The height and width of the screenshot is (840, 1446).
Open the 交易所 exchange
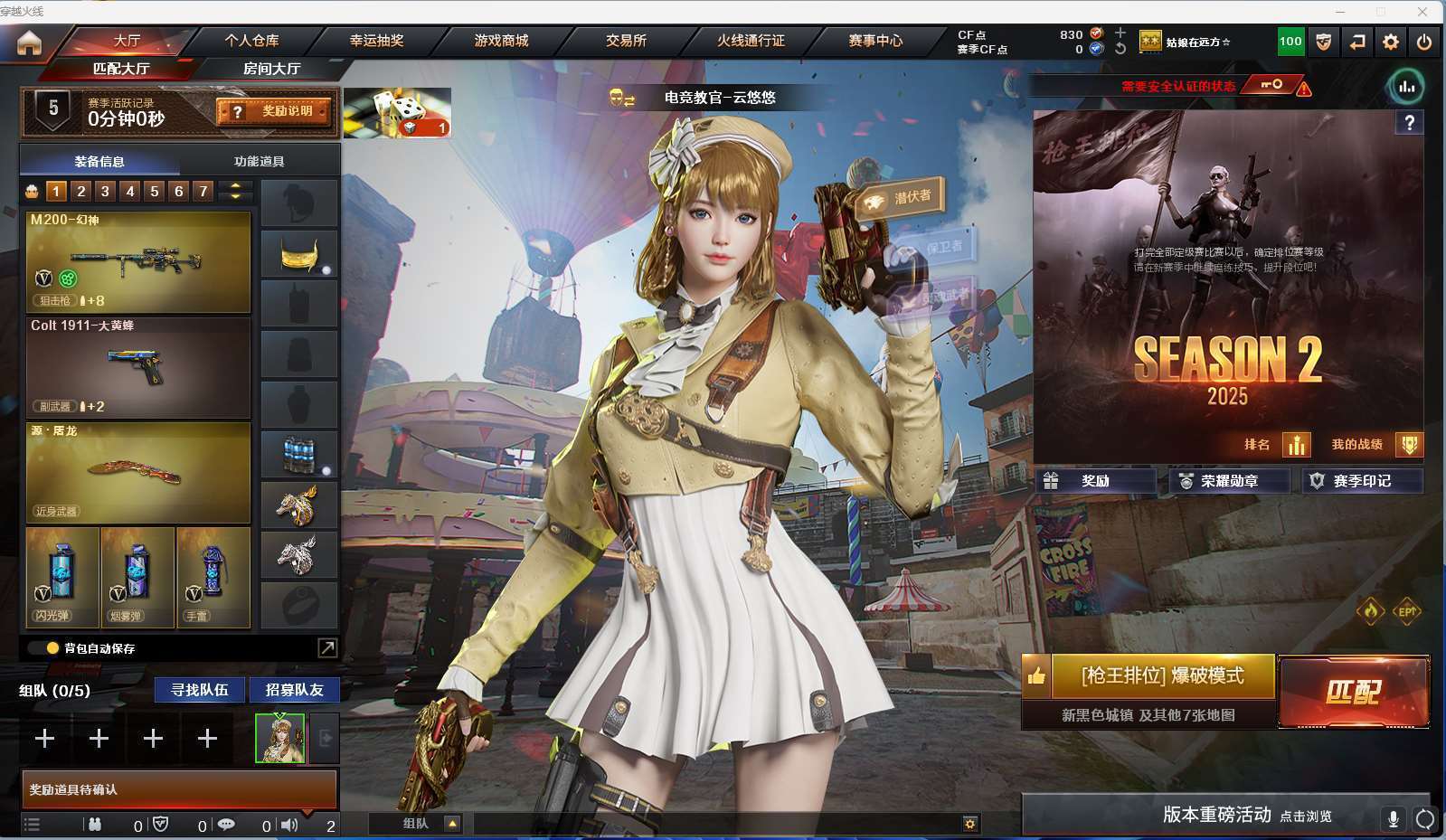coord(626,41)
